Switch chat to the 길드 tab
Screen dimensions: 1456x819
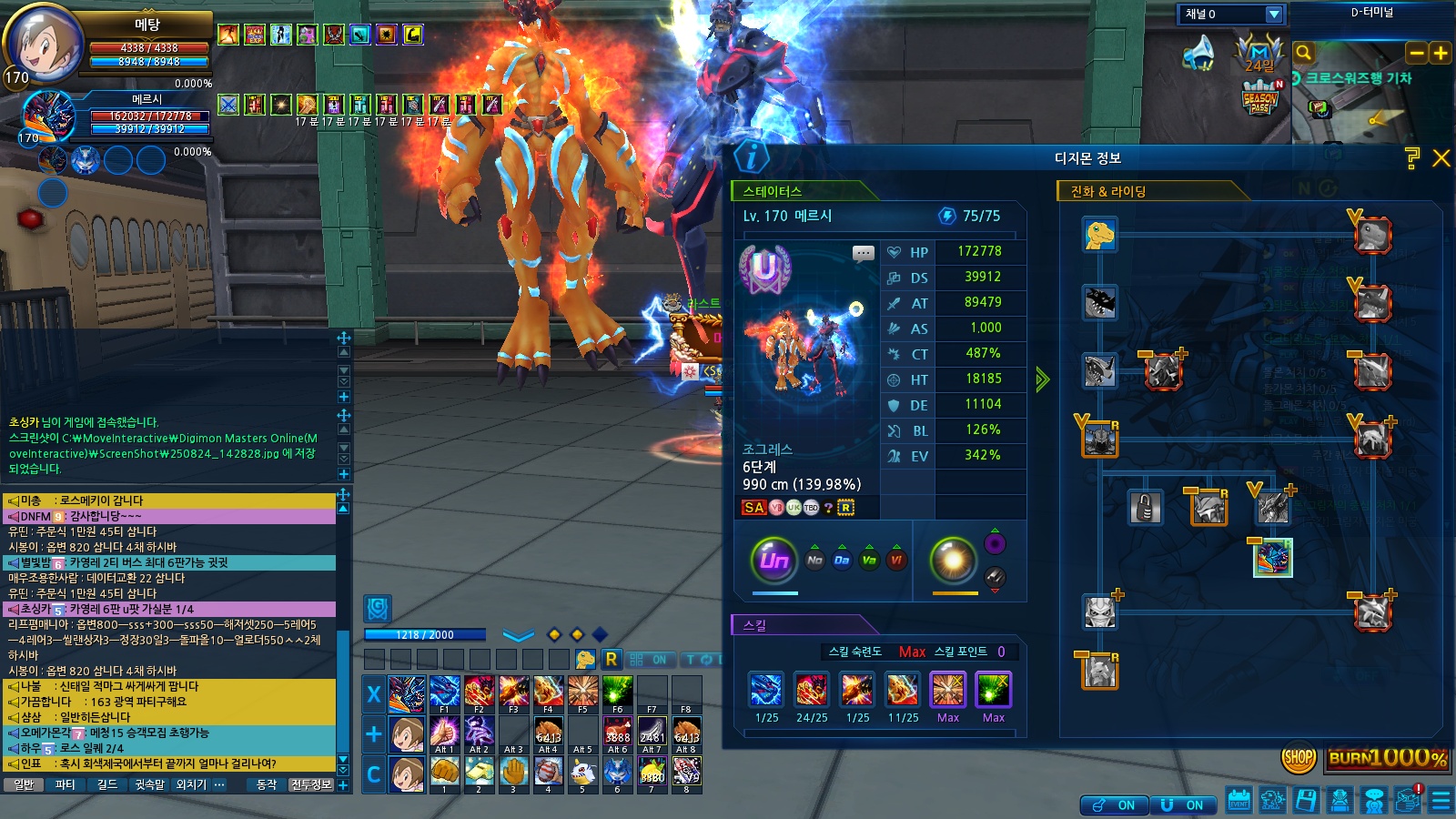coord(106,784)
